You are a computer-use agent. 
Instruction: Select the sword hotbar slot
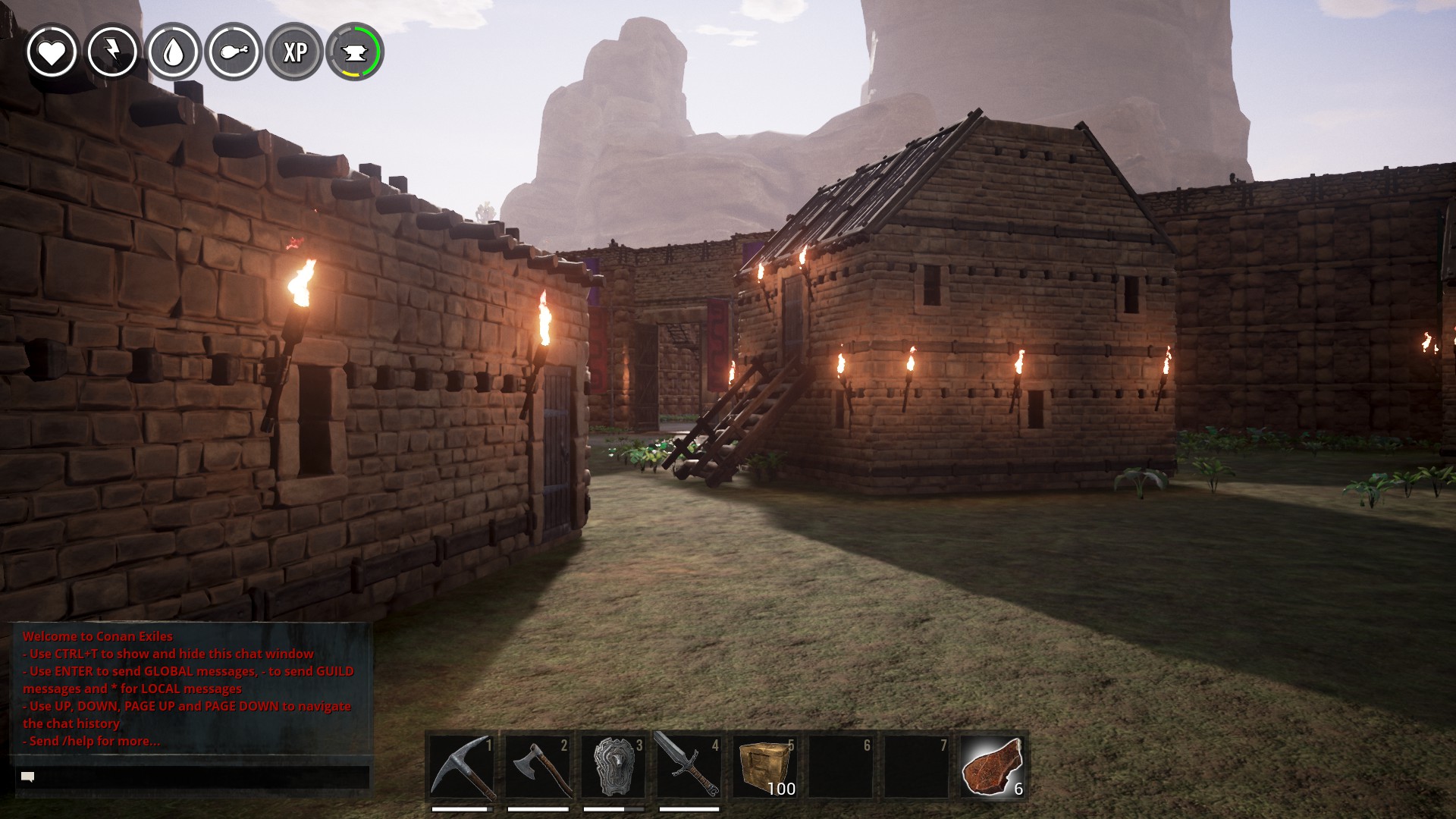(689, 767)
